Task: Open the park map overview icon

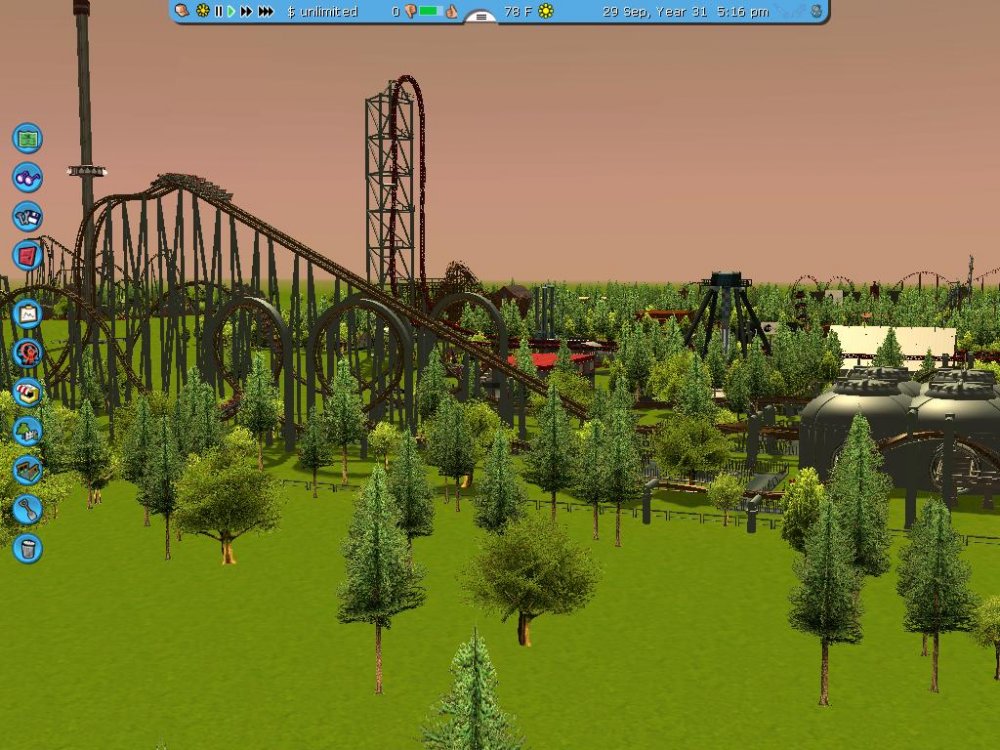Action: [x=27, y=137]
